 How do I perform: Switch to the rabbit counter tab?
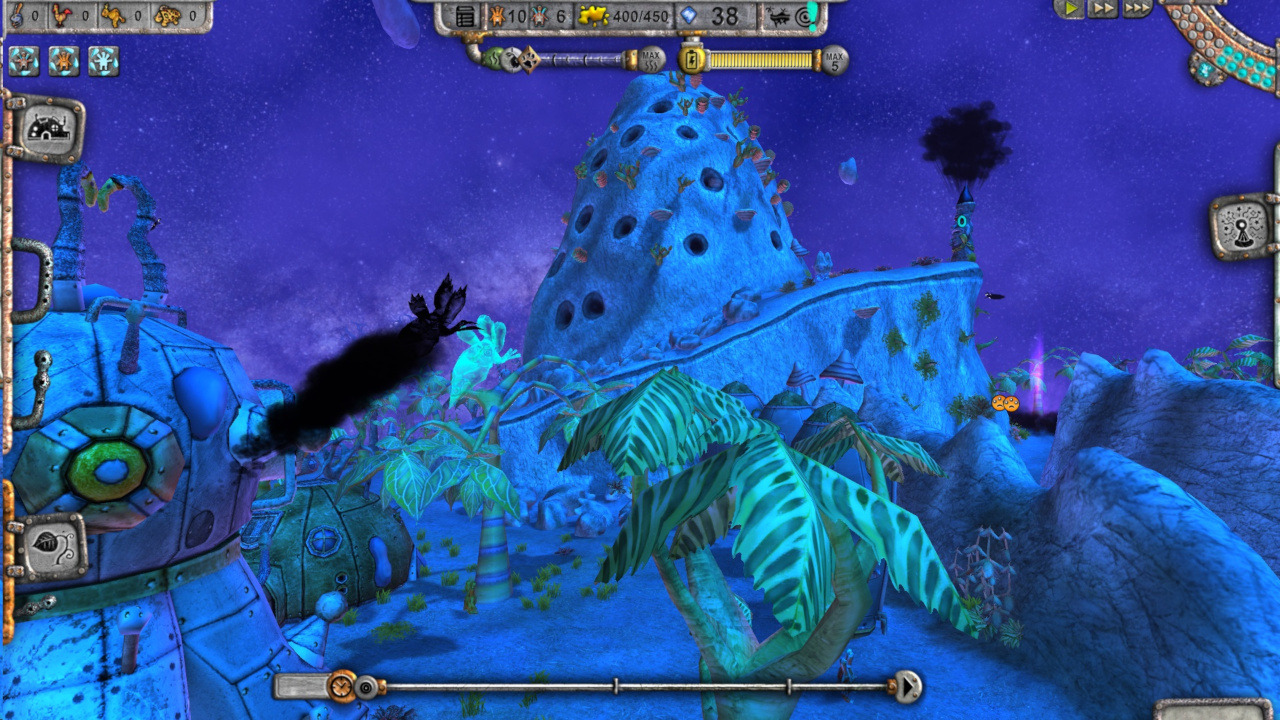point(113,16)
